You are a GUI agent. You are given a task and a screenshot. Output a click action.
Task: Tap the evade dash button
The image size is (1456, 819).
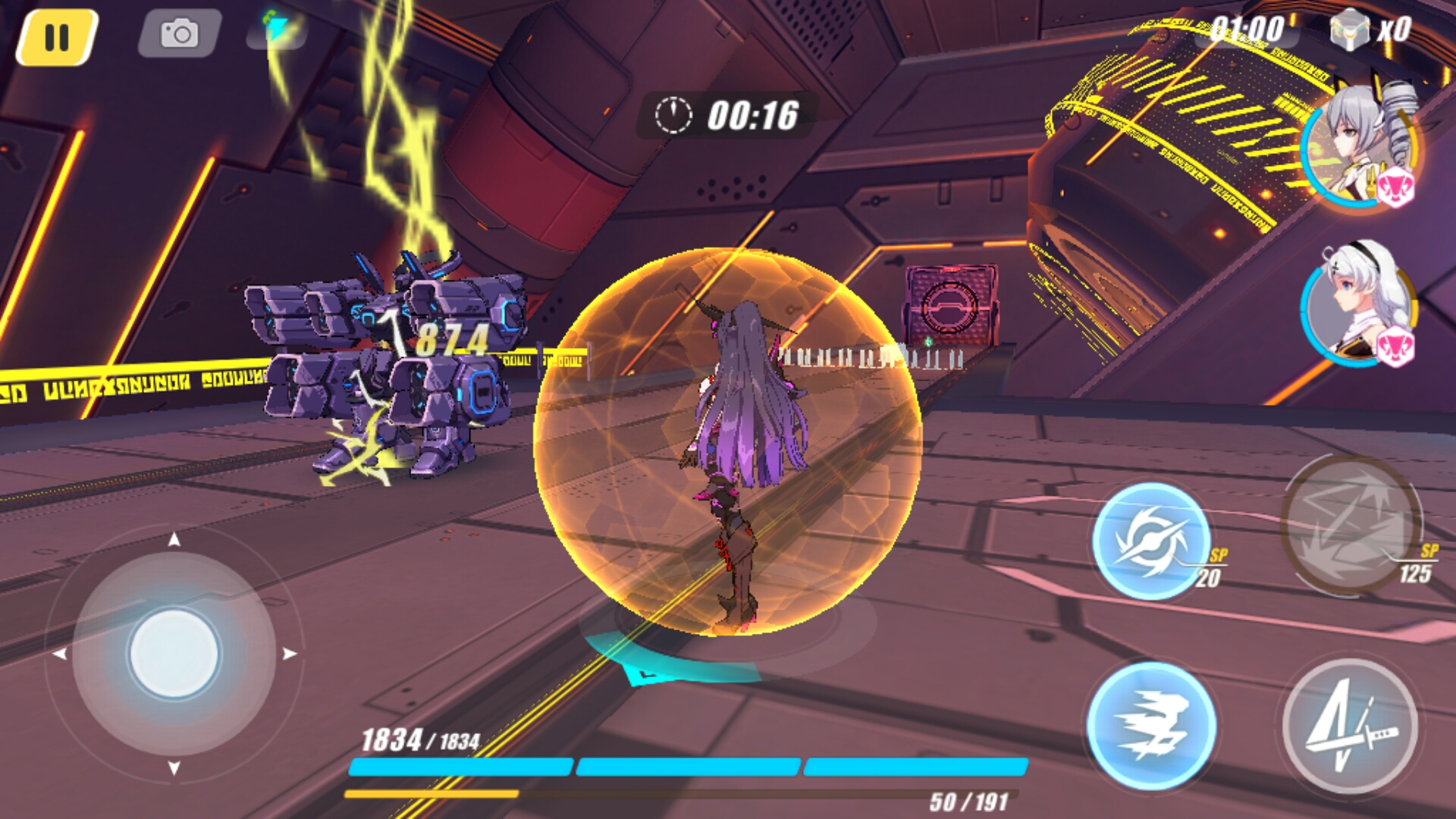pyautogui.click(x=1151, y=724)
